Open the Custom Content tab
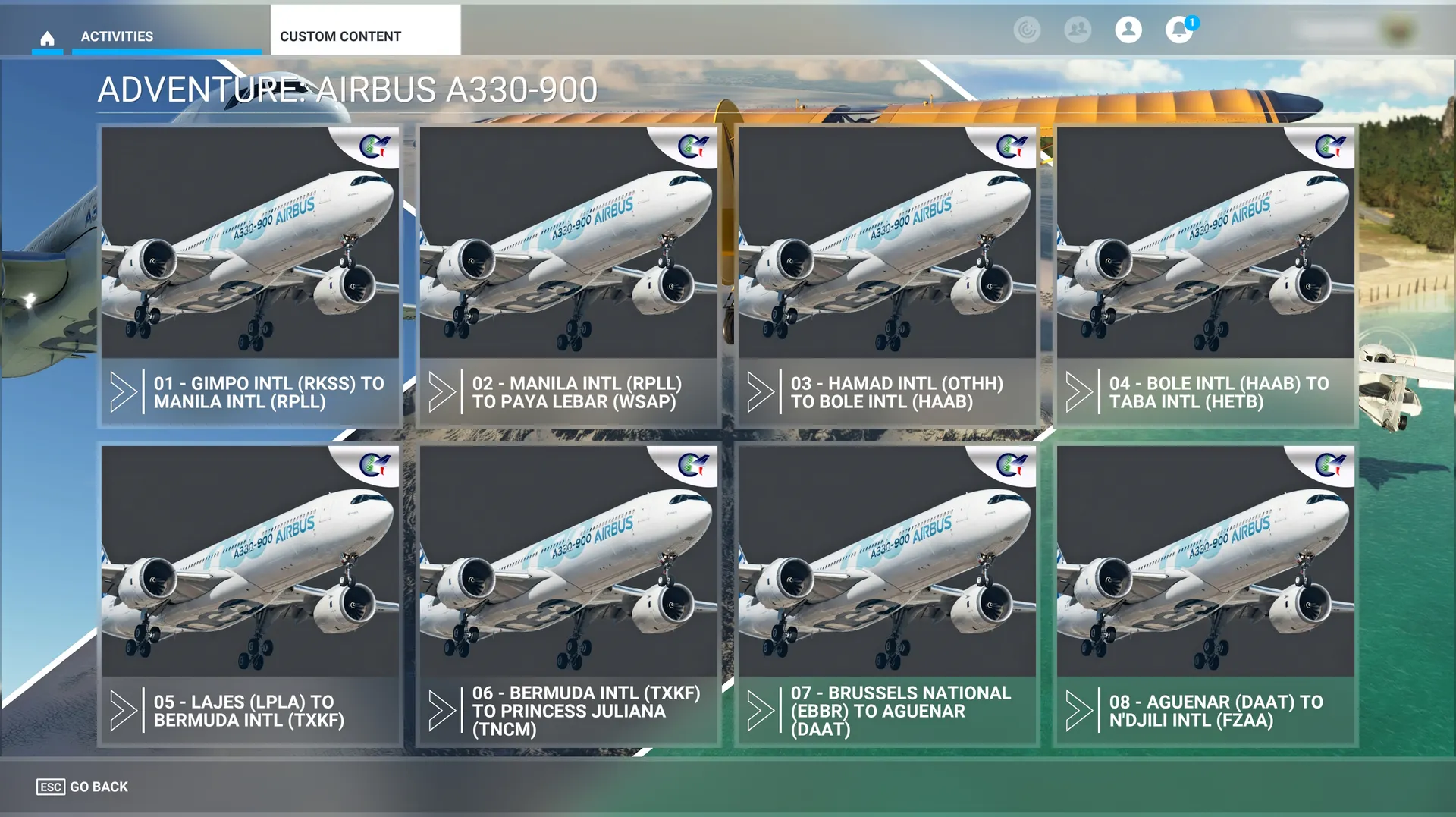Image resolution: width=1456 pixels, height=817 pixels. tap(340, 36)
